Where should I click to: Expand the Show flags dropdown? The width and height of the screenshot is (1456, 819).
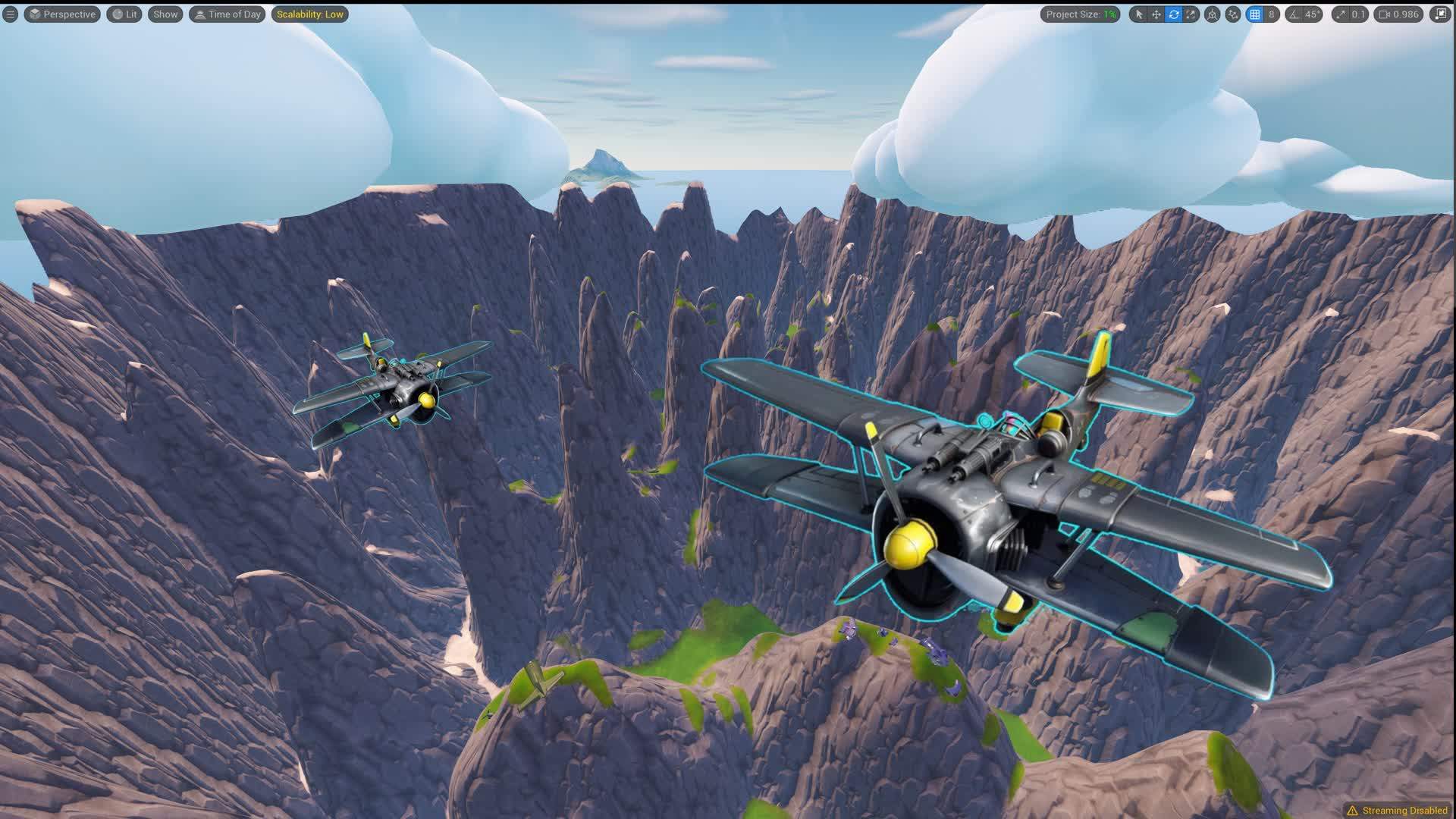[165, 14]
